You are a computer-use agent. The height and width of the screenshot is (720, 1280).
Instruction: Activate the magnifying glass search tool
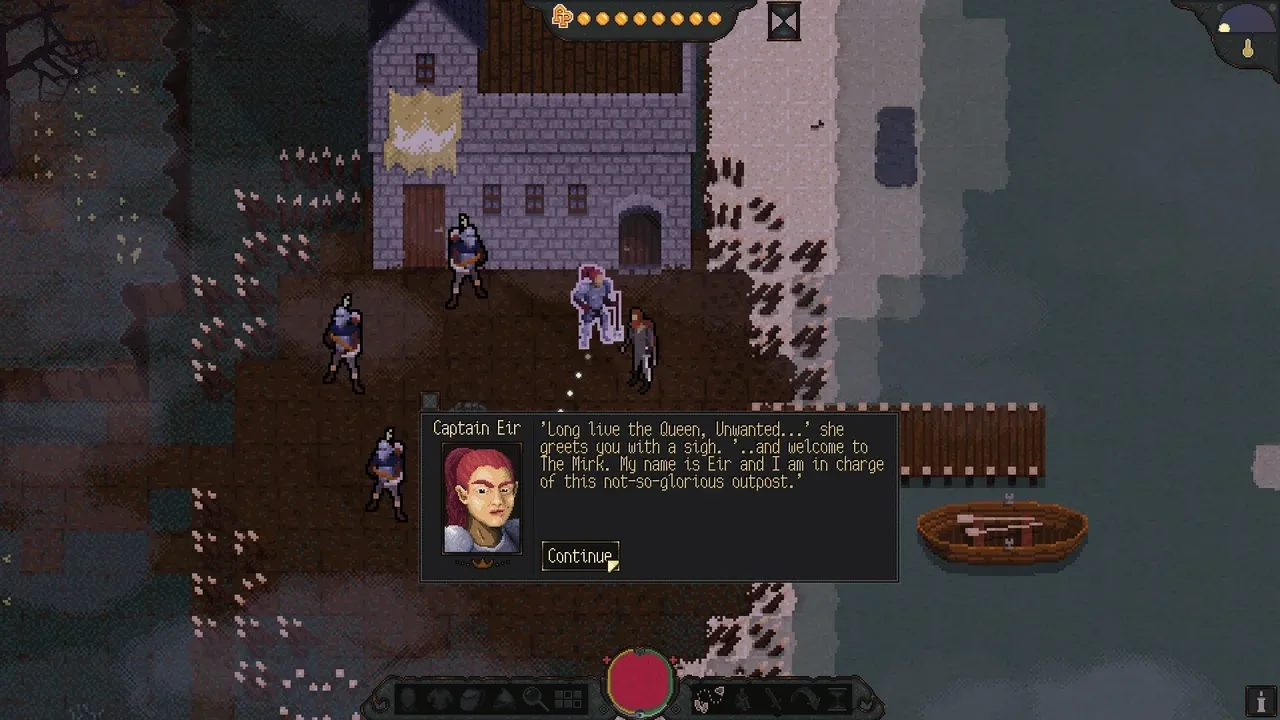(534, 699)
